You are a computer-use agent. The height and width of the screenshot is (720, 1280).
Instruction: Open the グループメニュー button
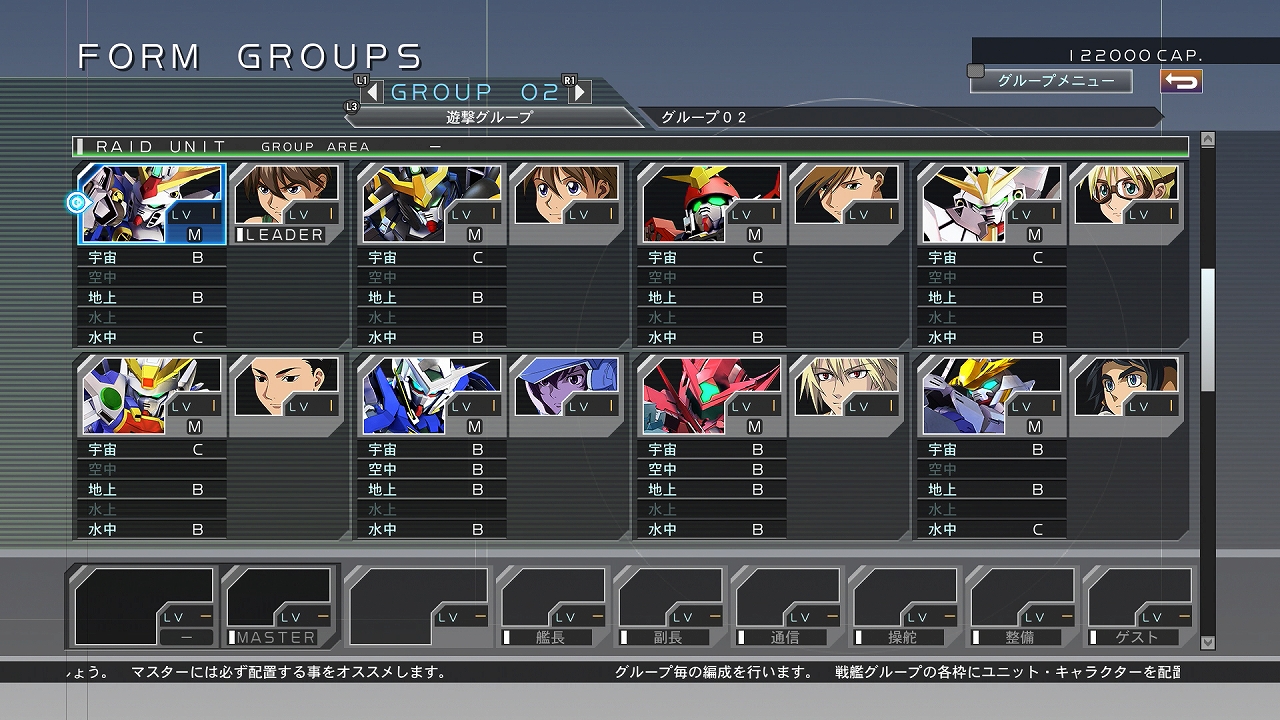pyautogui.click(x=1053, y=81)
